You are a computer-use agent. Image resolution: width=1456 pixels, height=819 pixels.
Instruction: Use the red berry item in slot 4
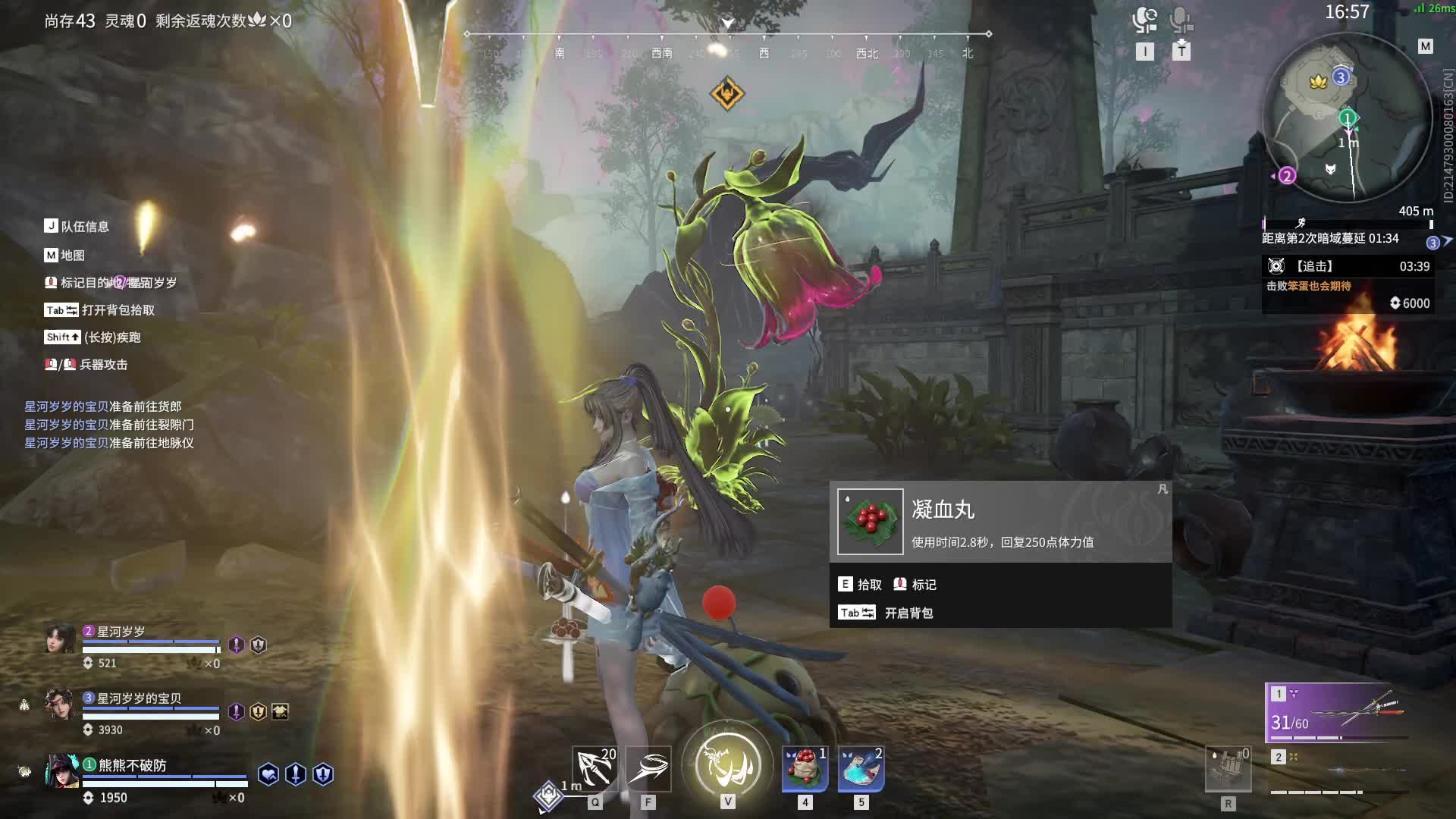point(805,769)
